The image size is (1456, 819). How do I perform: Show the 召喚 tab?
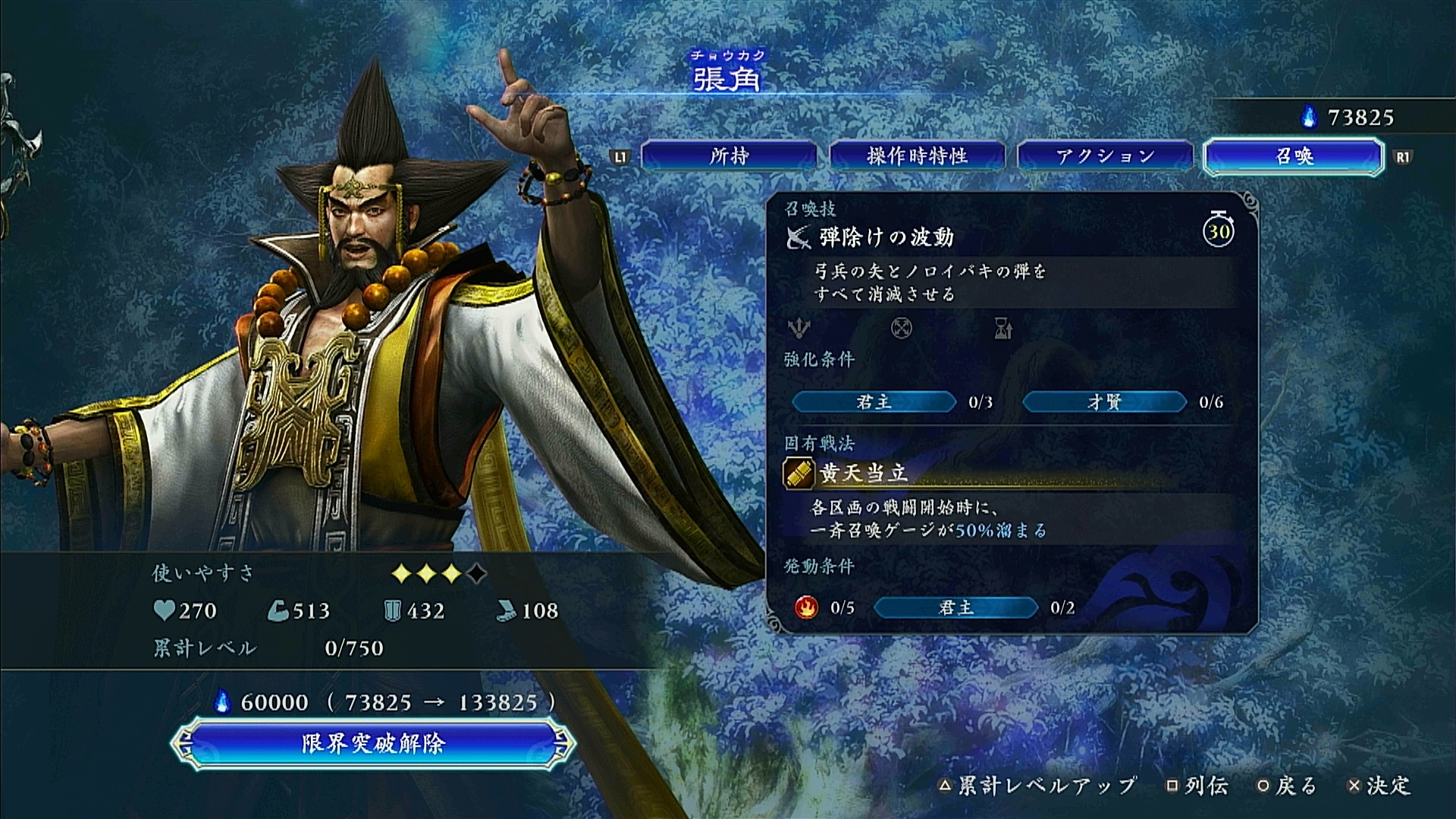click(x=1293, y=156)
